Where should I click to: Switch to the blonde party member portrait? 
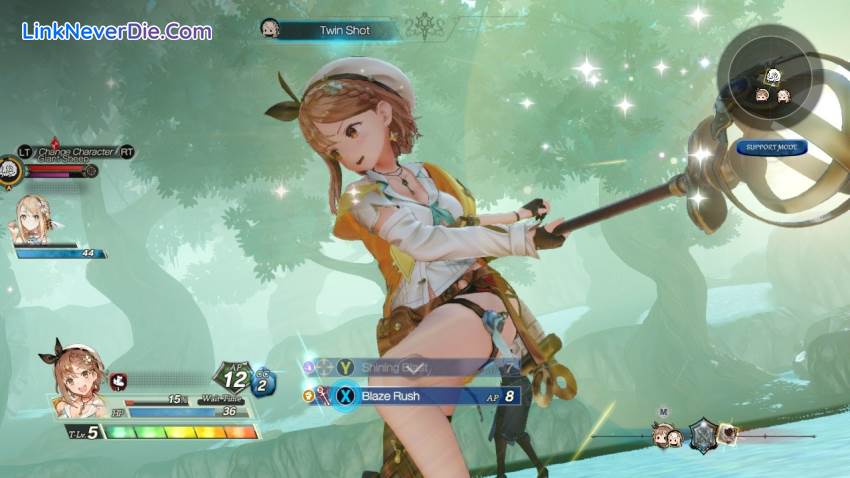tap(33, 218)
